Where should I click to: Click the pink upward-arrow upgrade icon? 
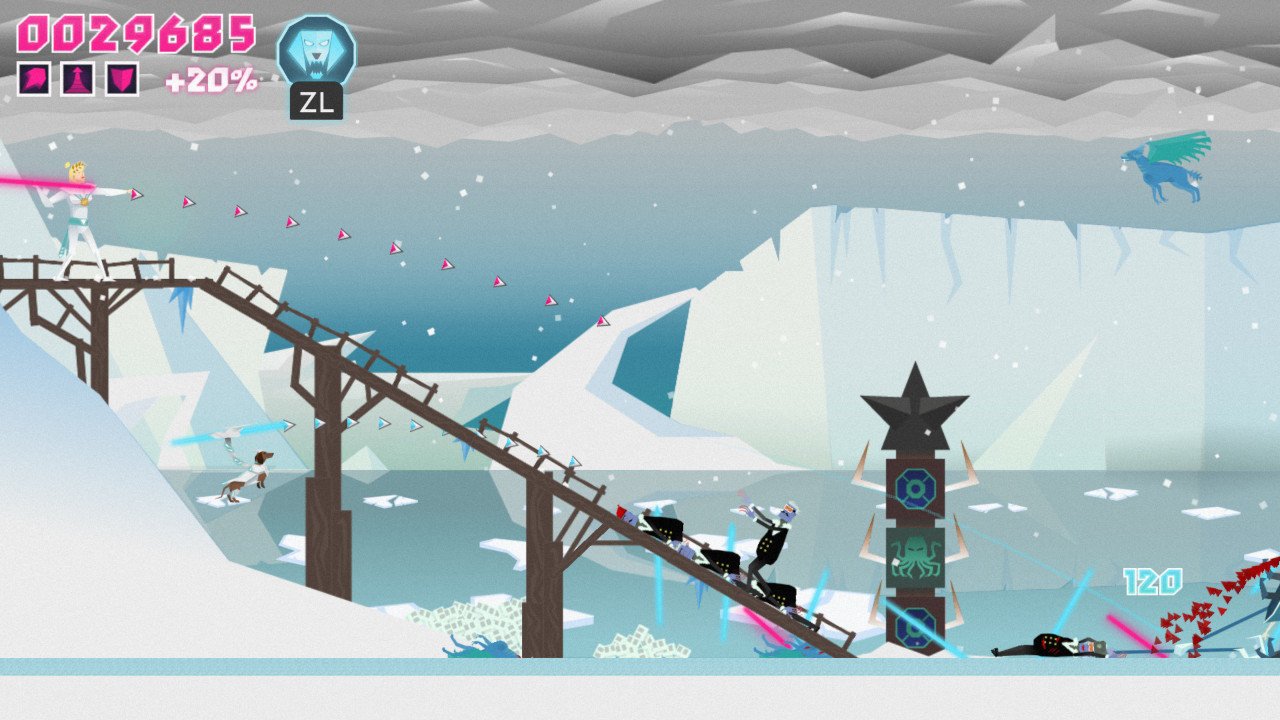tap(78, 79)
